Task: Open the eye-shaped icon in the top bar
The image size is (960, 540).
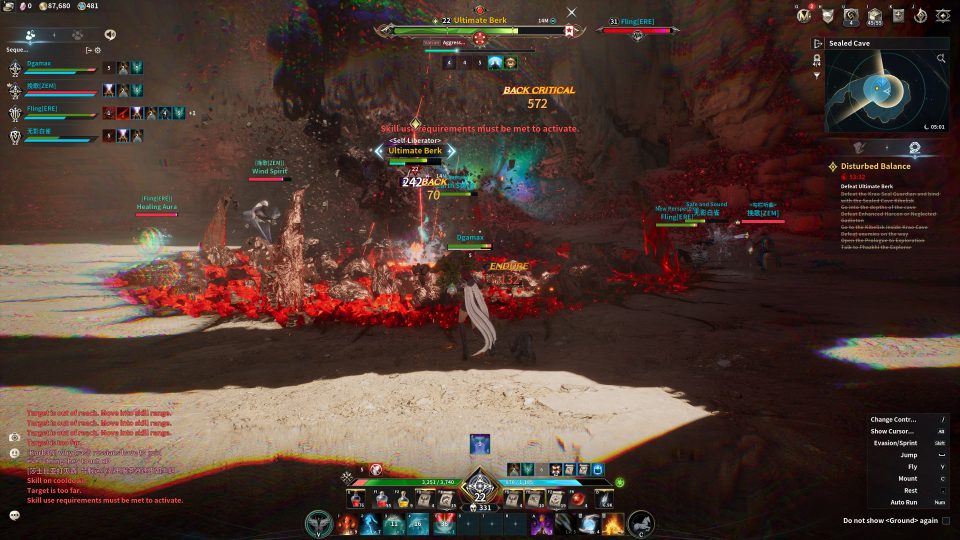Action: [942, 15]
